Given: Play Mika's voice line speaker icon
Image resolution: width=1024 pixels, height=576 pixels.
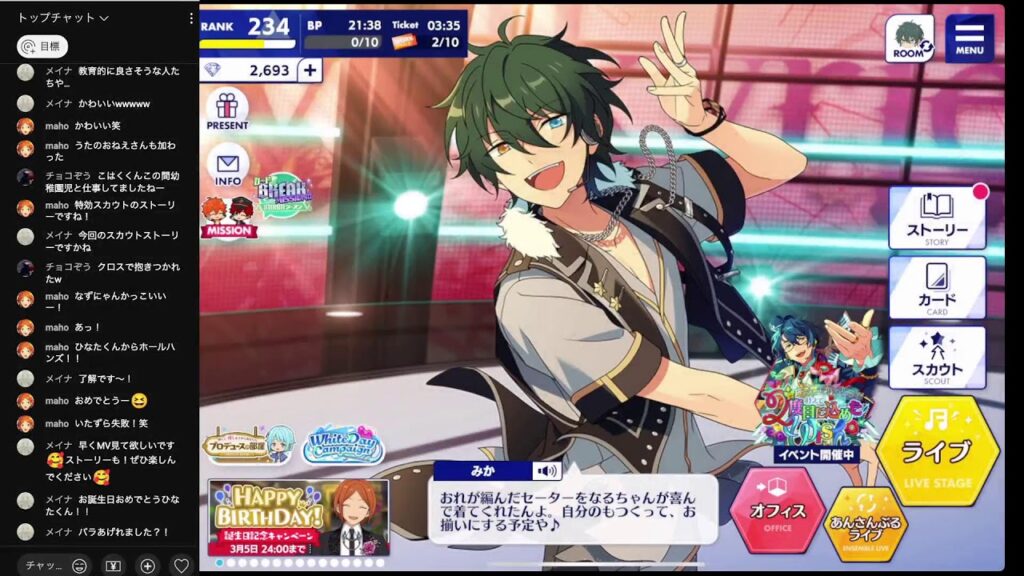Looking at the screenshot, I should pyautogui.click(x=546, y=471).
